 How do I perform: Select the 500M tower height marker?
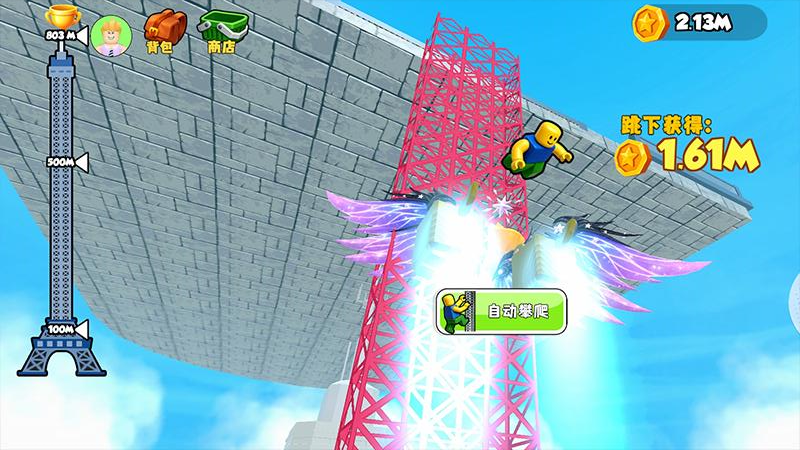tap(64, 162)
